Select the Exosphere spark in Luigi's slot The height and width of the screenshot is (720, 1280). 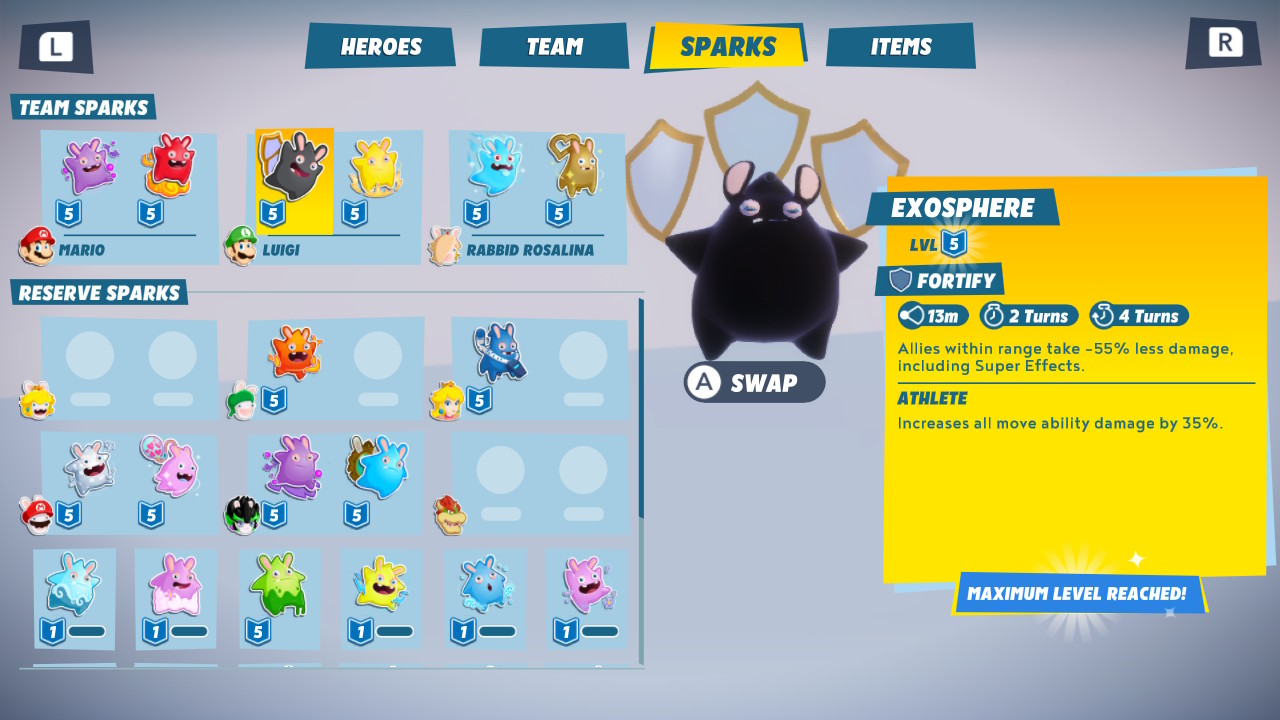pos(293,172)
